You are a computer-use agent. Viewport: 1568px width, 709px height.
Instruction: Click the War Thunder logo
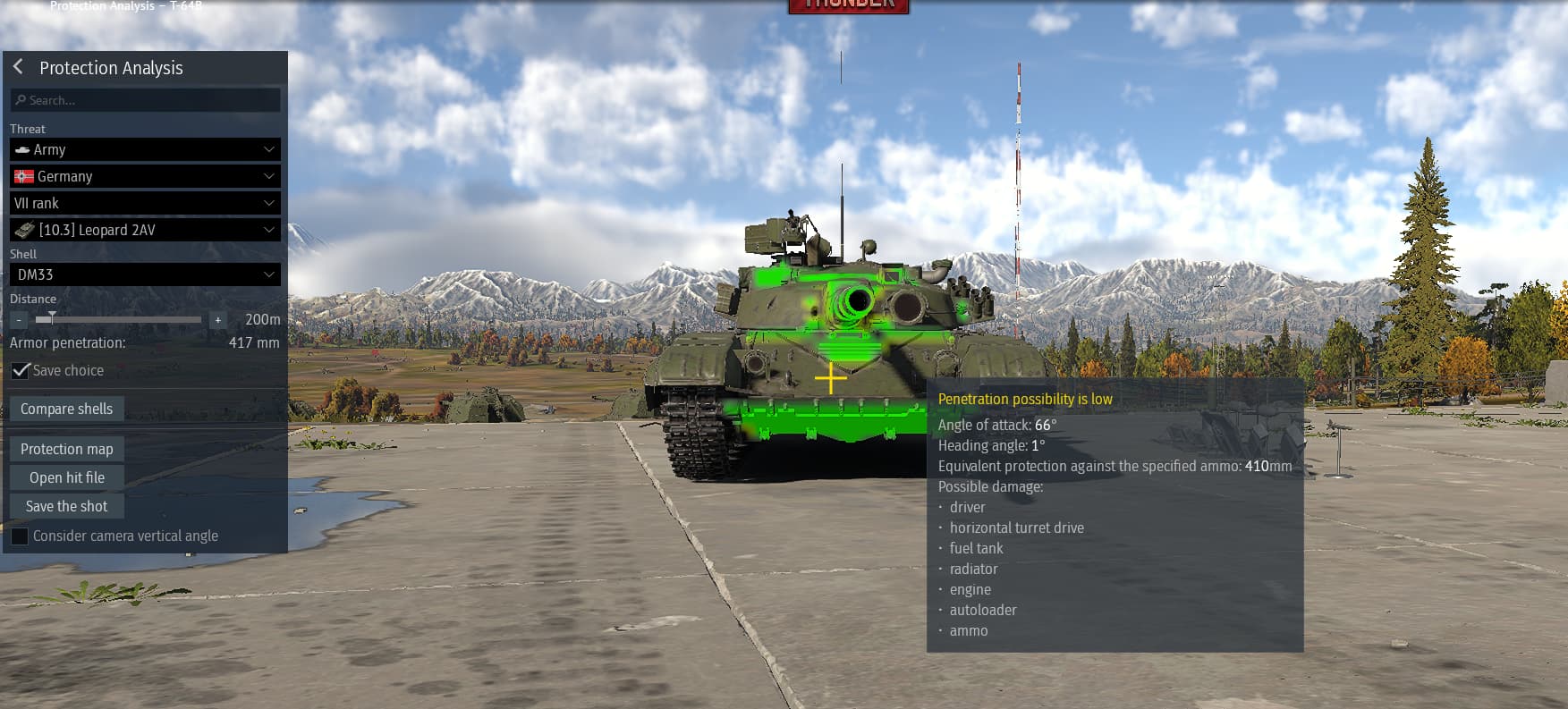pyautogui.click(x=848, y=6)
